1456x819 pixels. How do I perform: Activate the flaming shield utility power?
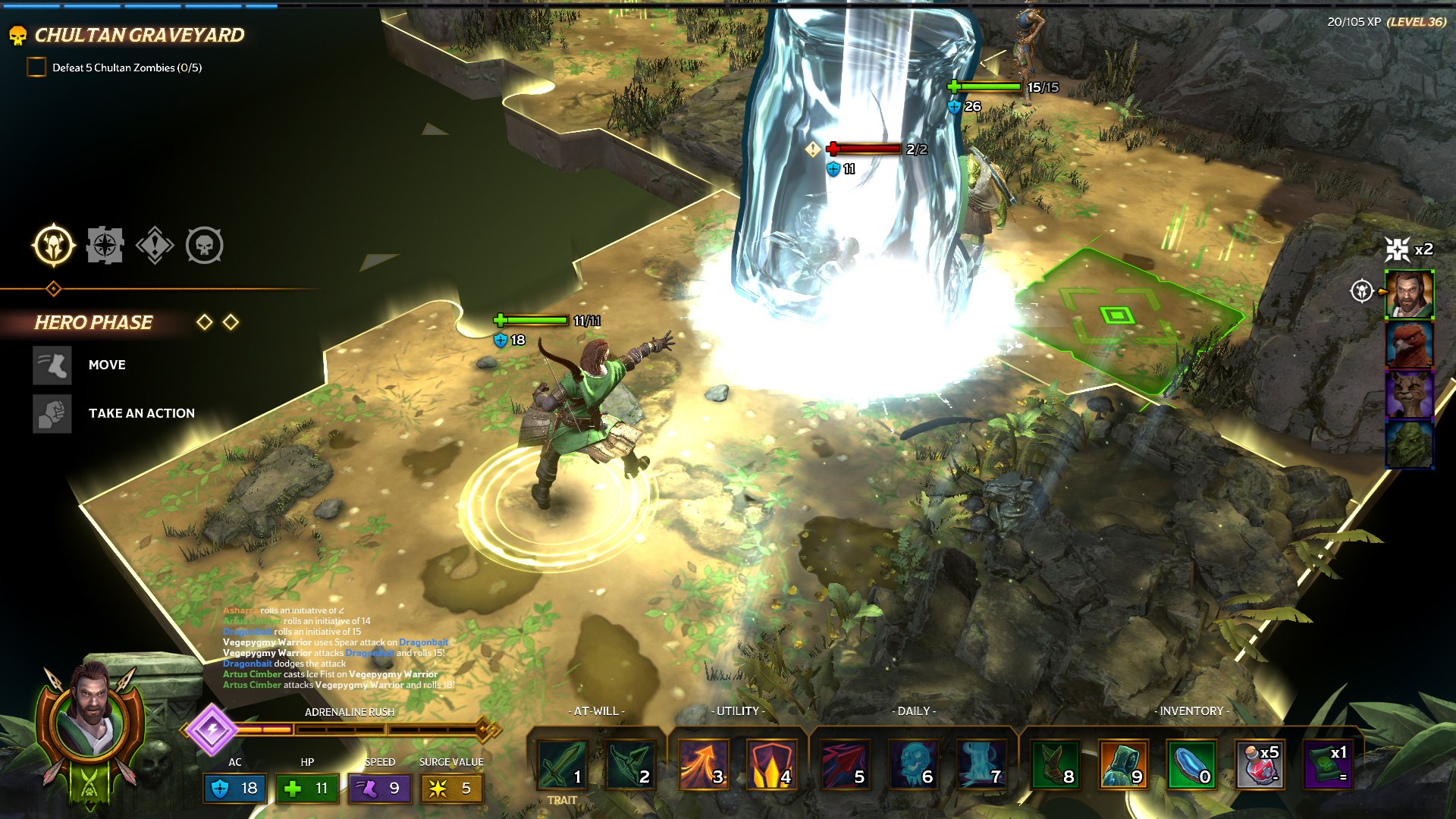[771, 765]
